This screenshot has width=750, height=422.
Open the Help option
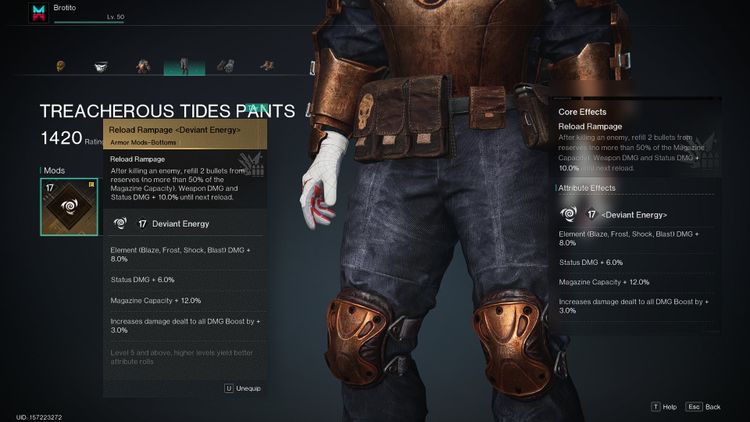(664, 407)
